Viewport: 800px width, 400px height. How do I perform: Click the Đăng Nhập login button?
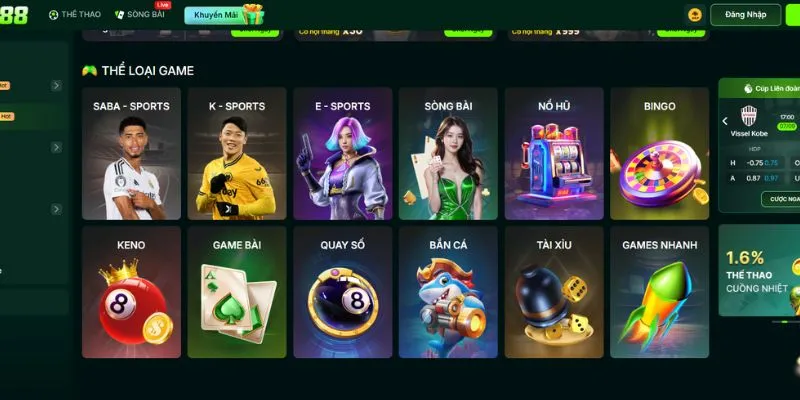coord(745,15)
